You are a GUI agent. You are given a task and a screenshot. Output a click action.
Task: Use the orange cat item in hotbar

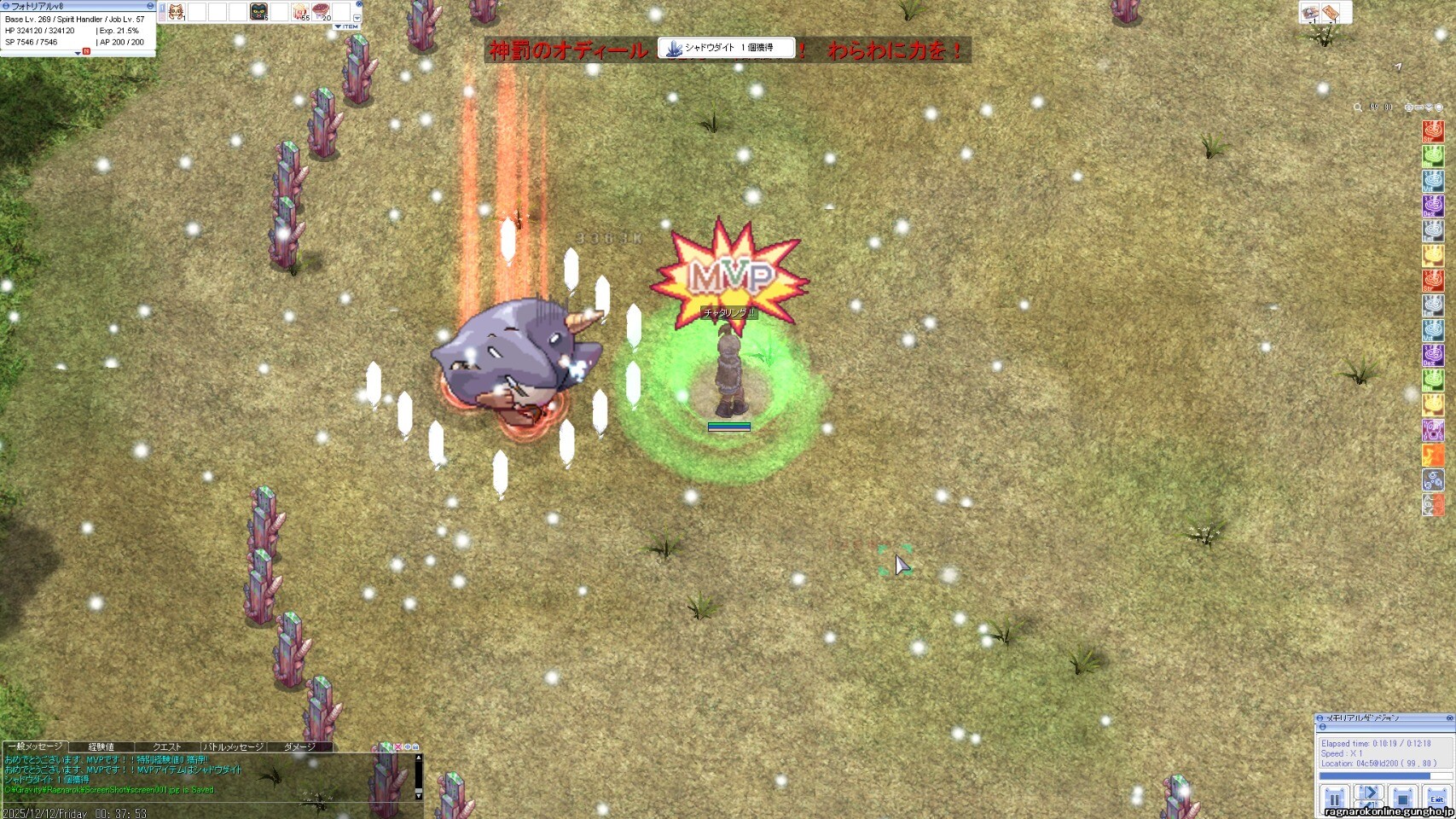176,12
